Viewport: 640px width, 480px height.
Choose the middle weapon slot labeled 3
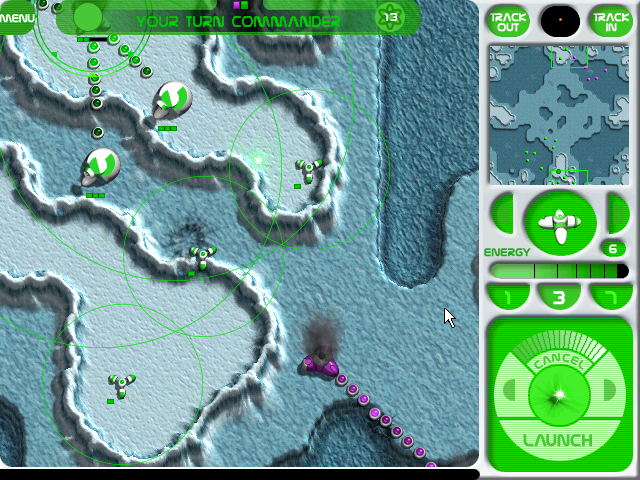[x=560, y=297]
